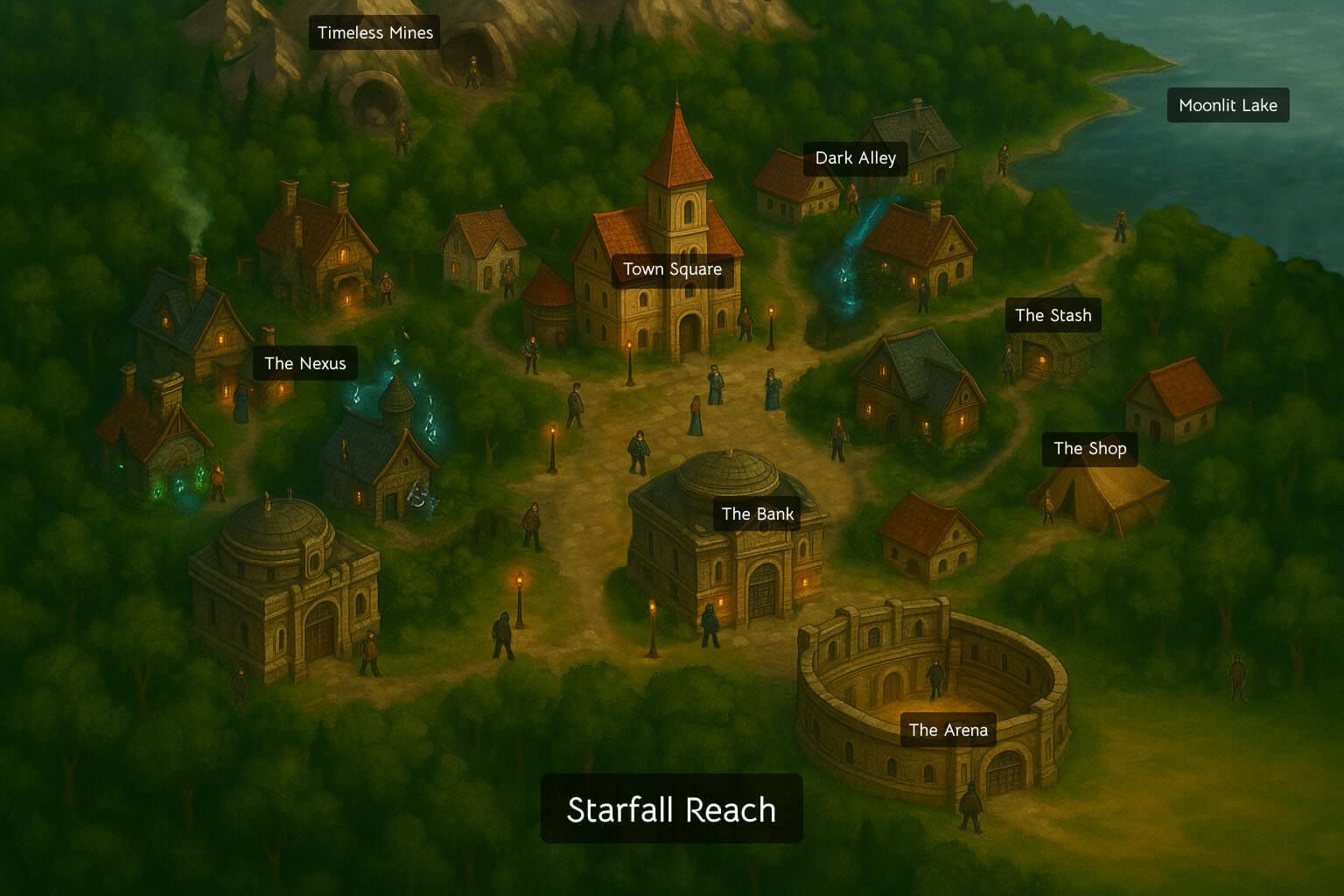This screenshot has width=1344, height=896.
Task: Expand the Dark Alley location label
Action: click(855, 158)
